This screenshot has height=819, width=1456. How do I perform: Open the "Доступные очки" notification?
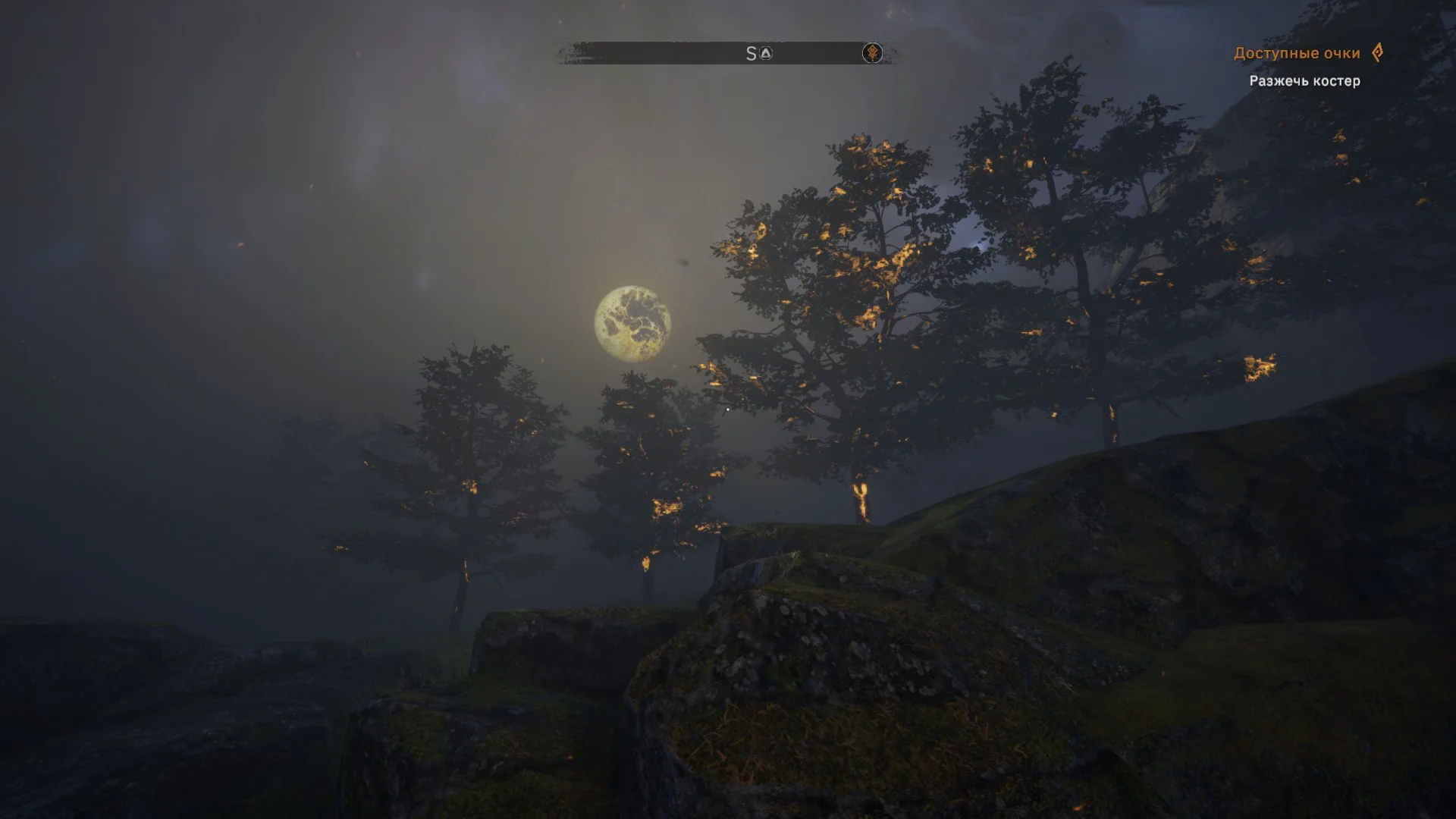coord(1296,53)
